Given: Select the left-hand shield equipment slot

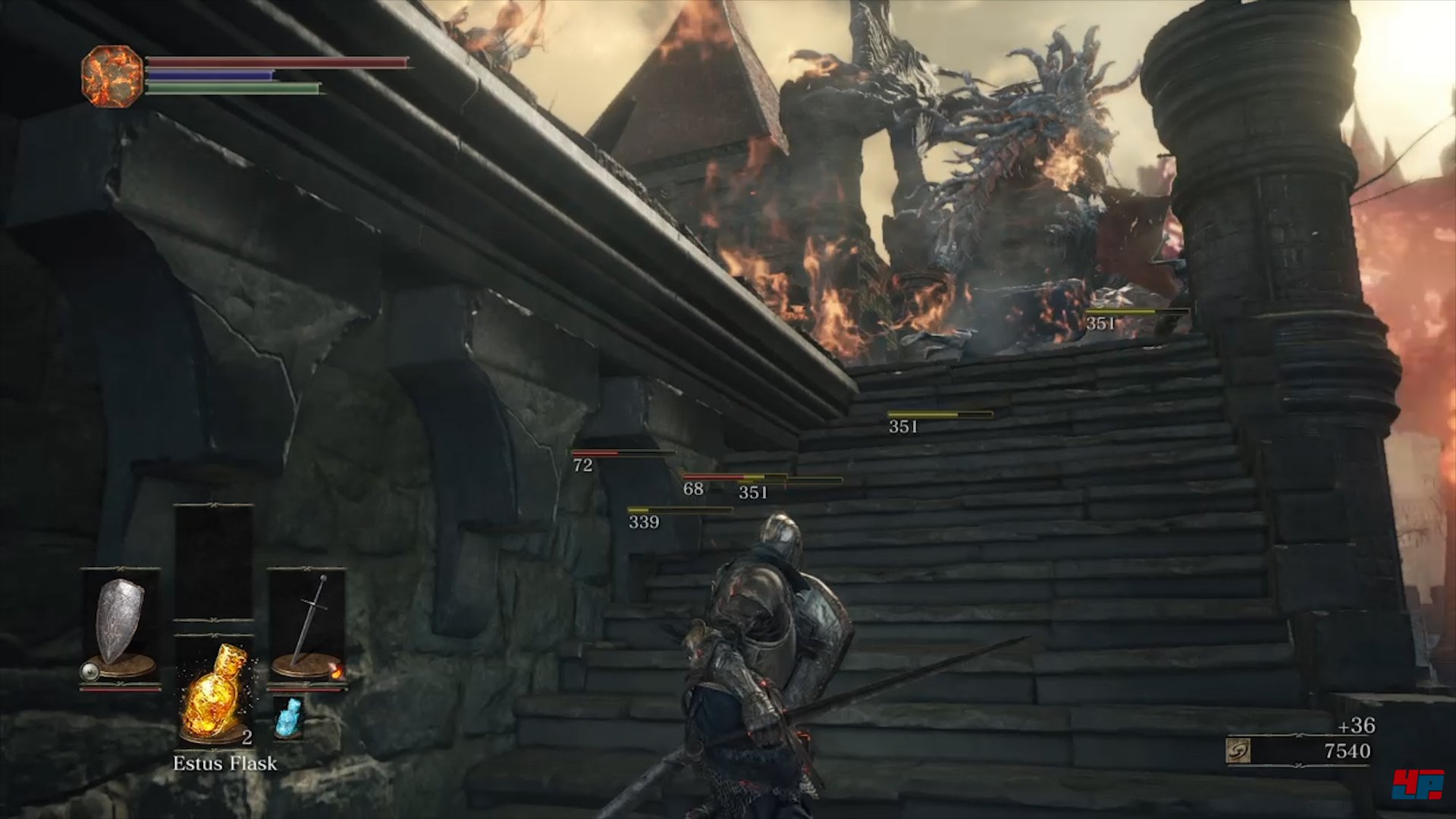Looking at the screenshot, I should (x=120, y=626).
